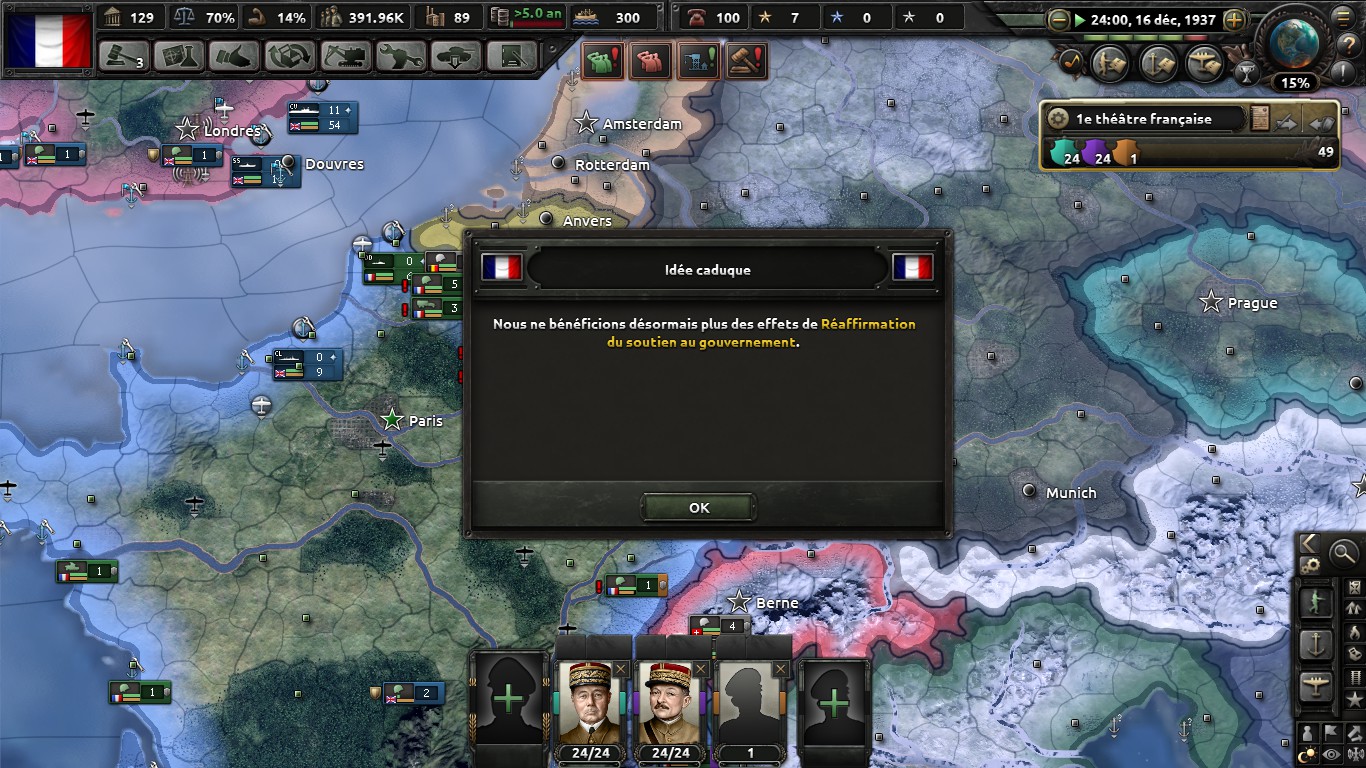Open the construction crane menu
The width and height of the screenshot is (1366, 768).
point(345,56)
